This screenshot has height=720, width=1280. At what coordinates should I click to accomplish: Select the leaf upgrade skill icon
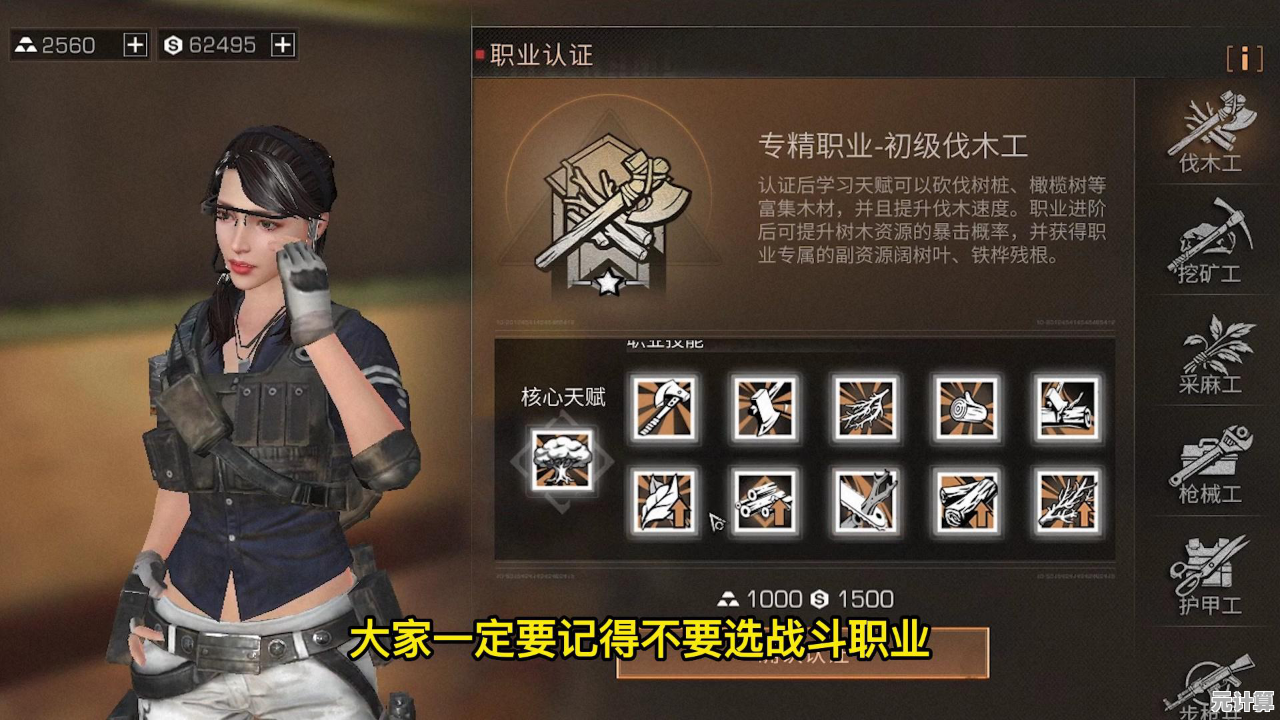tap(663, 500)
